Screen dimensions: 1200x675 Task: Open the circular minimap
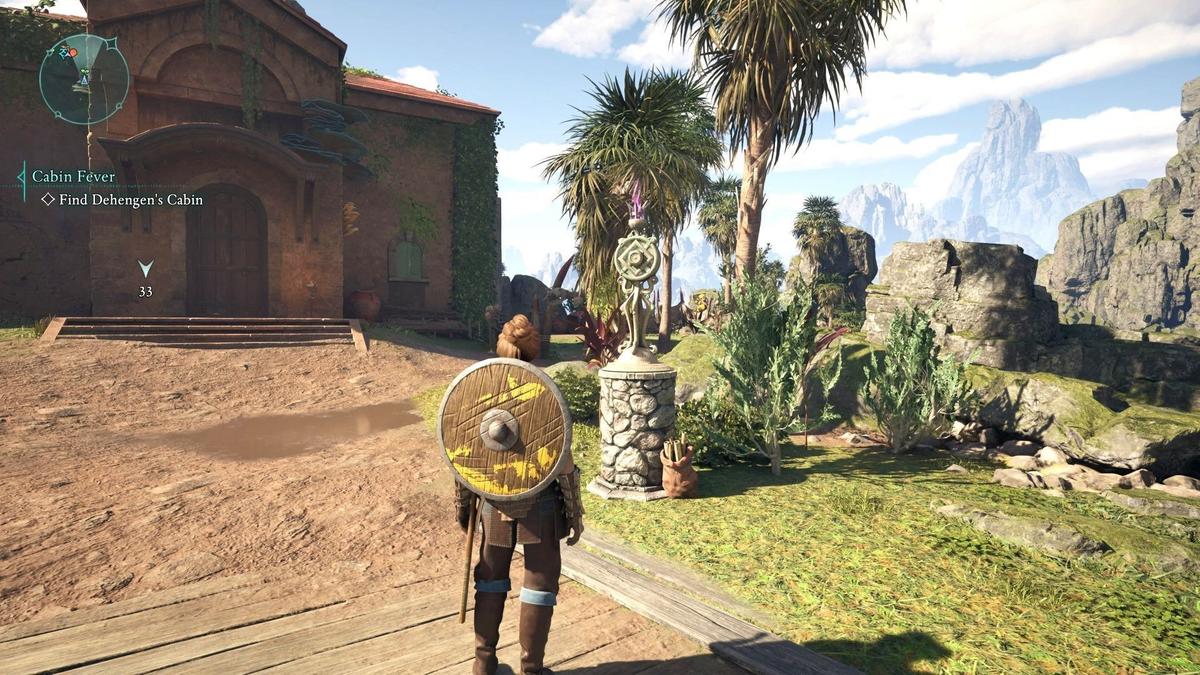pyautogui.click(x=84, y=79)
